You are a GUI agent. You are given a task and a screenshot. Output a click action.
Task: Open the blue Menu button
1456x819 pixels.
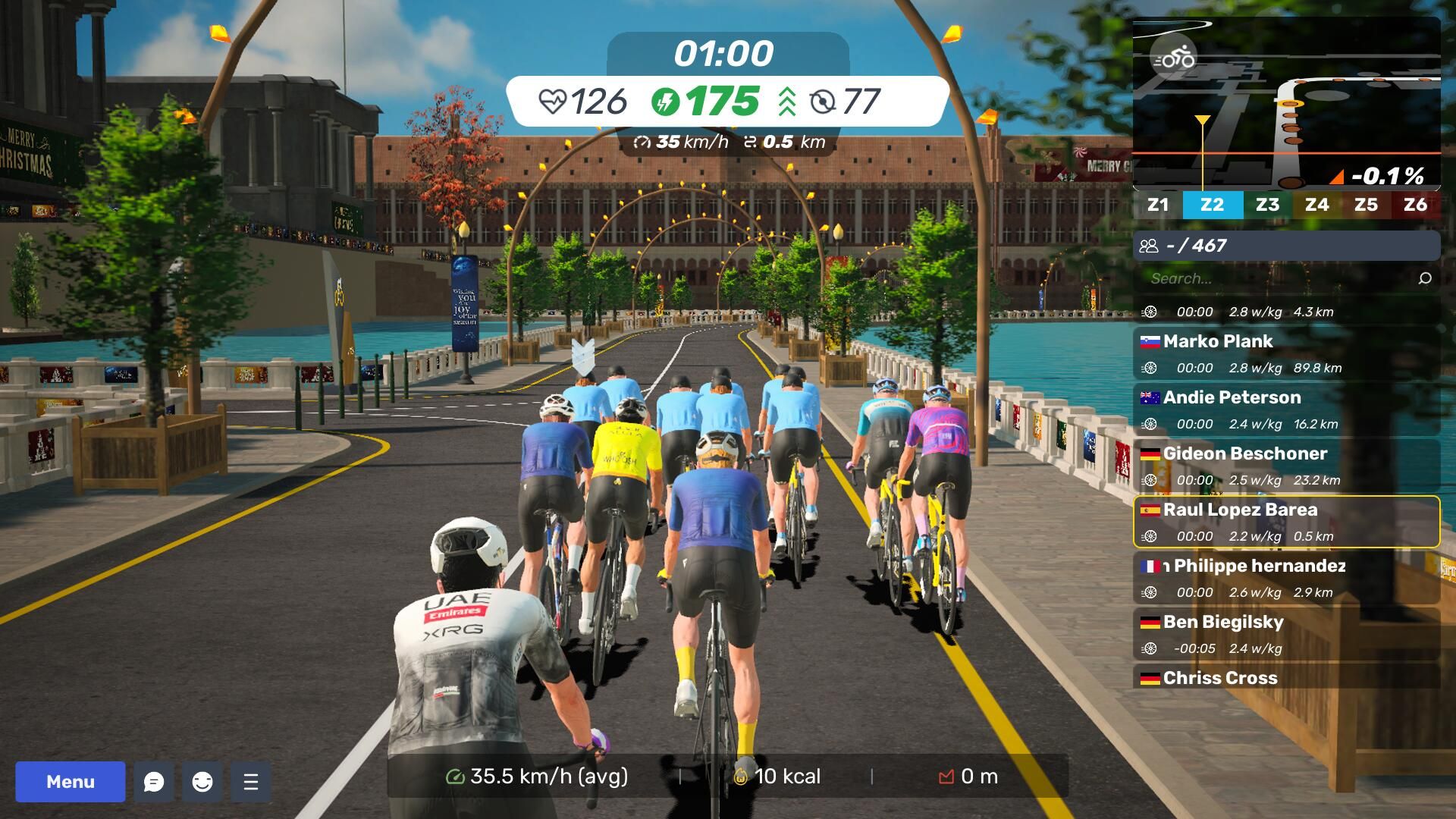pos(71,782)
